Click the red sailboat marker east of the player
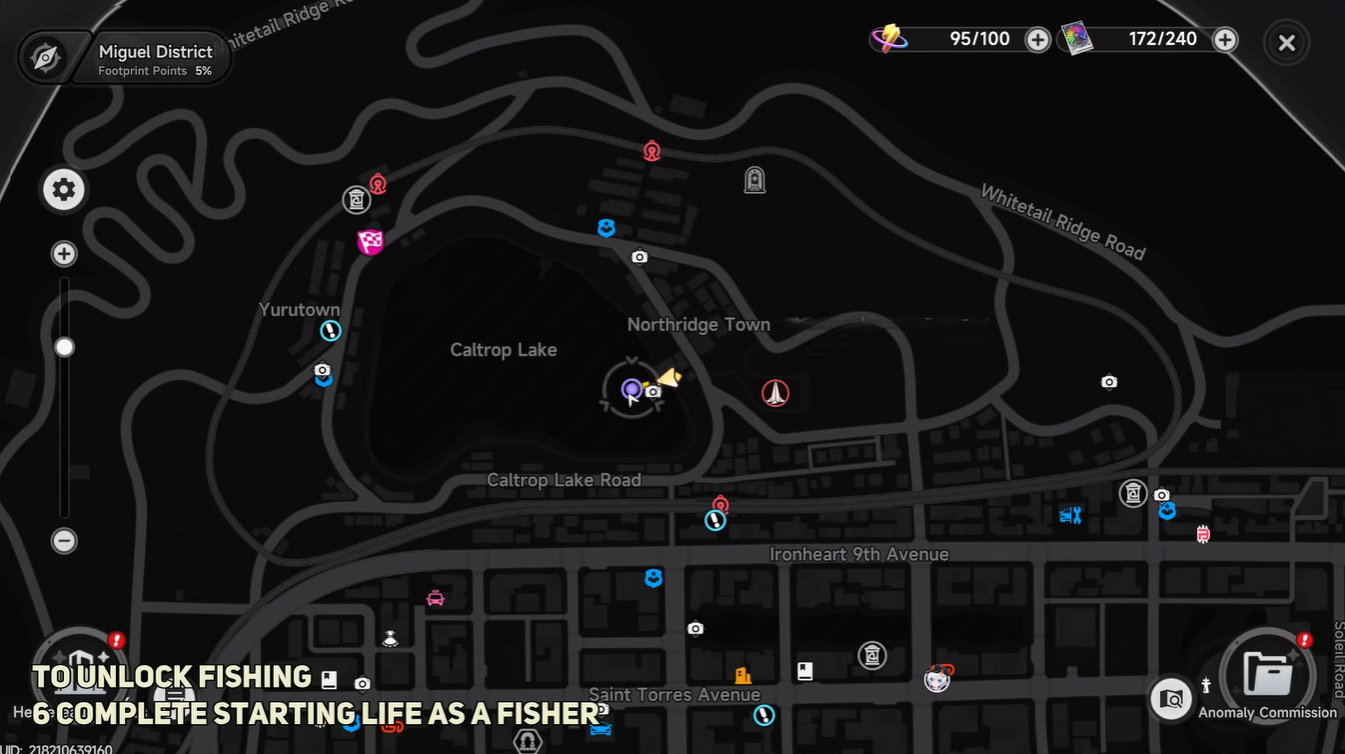Image resolution: width=1345 pixels, height=754 pixels. (x=776, y=393)
